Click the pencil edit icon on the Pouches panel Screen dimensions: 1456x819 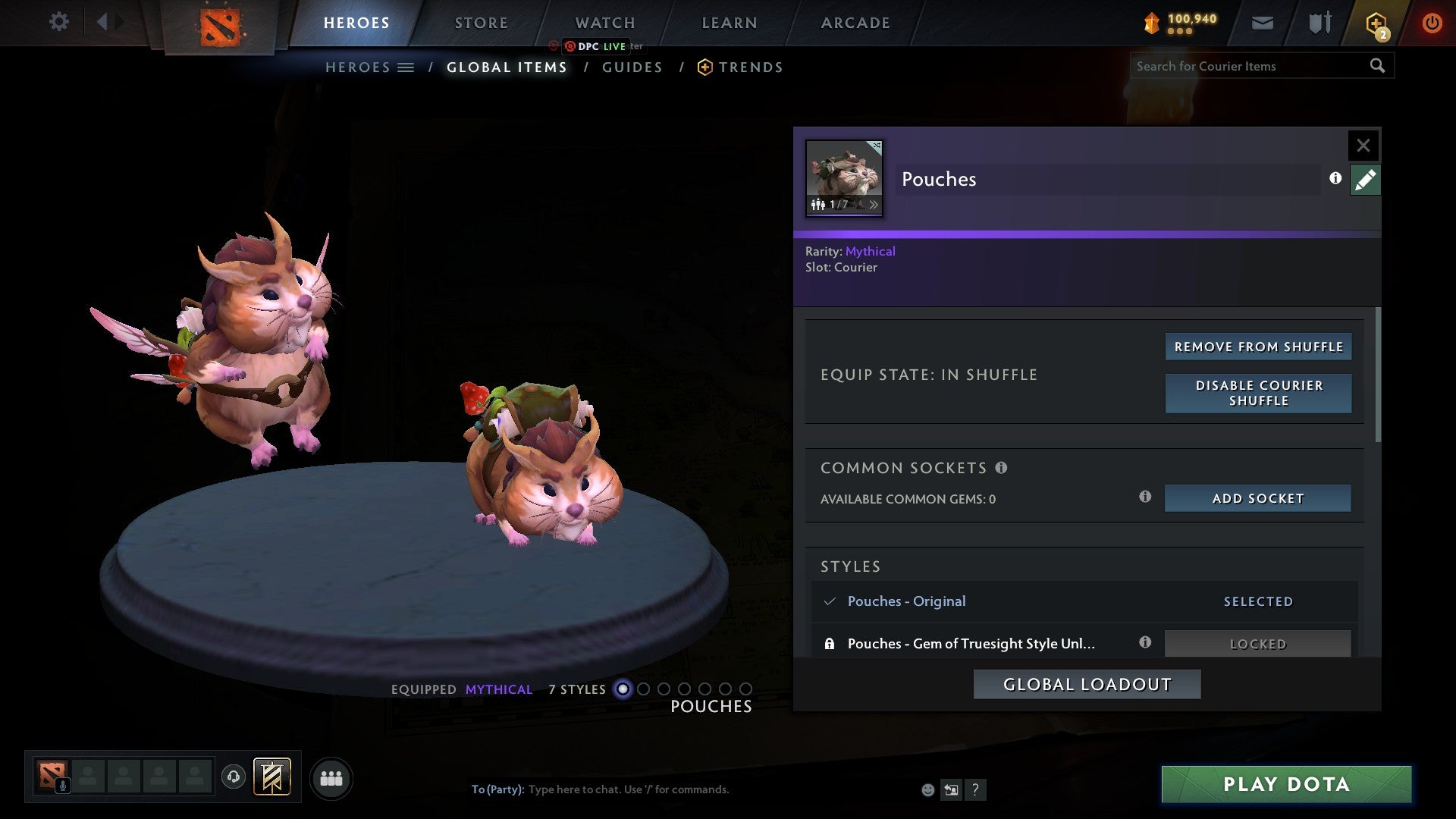pos(1364,179)
